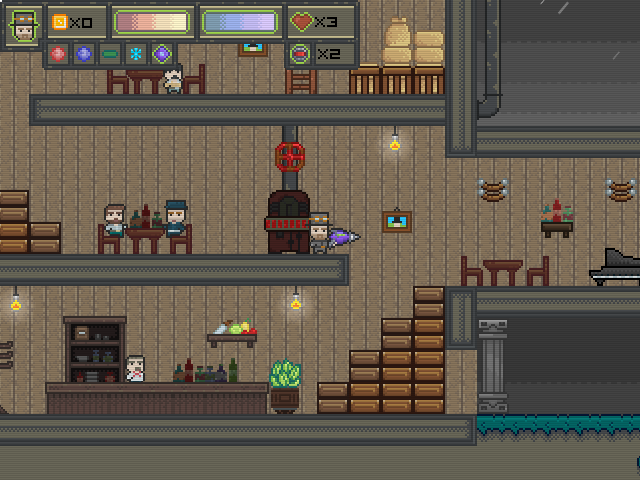Choose the green bar ability icon
This screenshot has width=640, height=480.
tap(110, 54)
